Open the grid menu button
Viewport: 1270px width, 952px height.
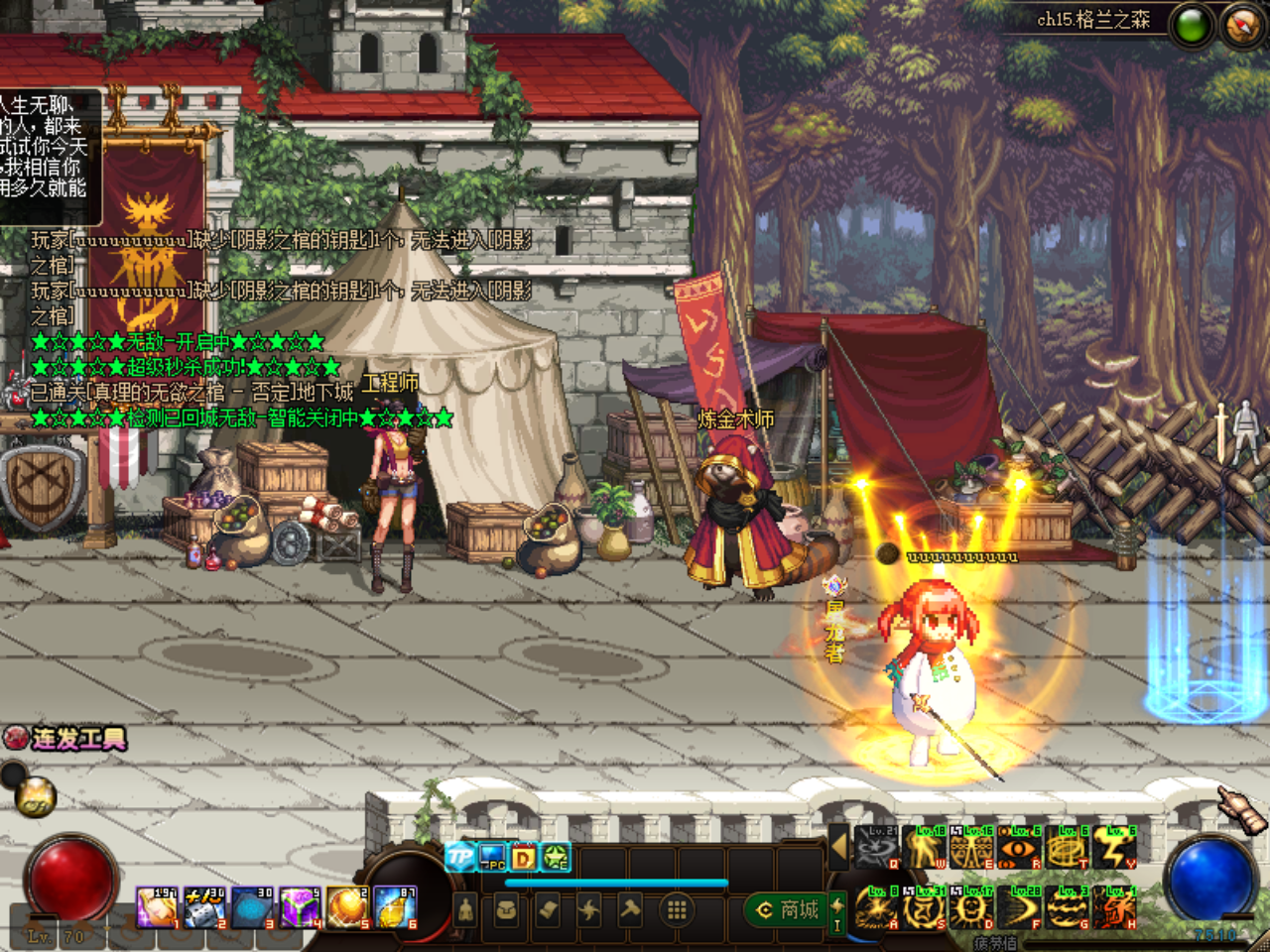coord(677,909)
